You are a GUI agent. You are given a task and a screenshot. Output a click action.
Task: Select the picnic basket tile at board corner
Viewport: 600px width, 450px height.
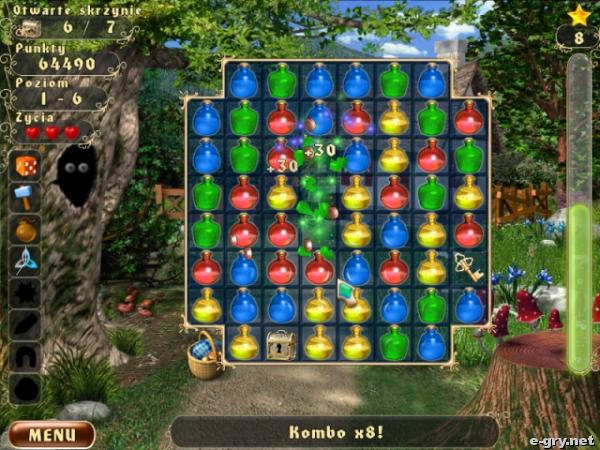click(206, 354)
